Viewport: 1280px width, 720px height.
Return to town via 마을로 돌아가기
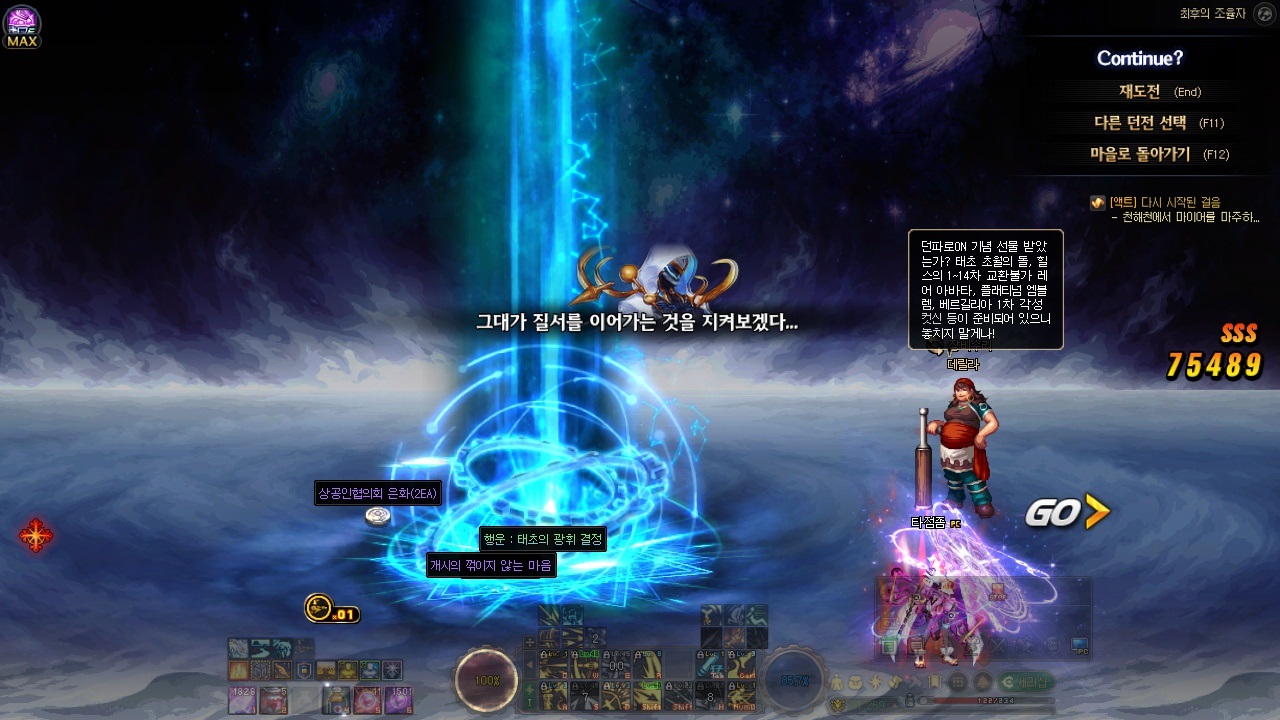(x=1140, y=154)
